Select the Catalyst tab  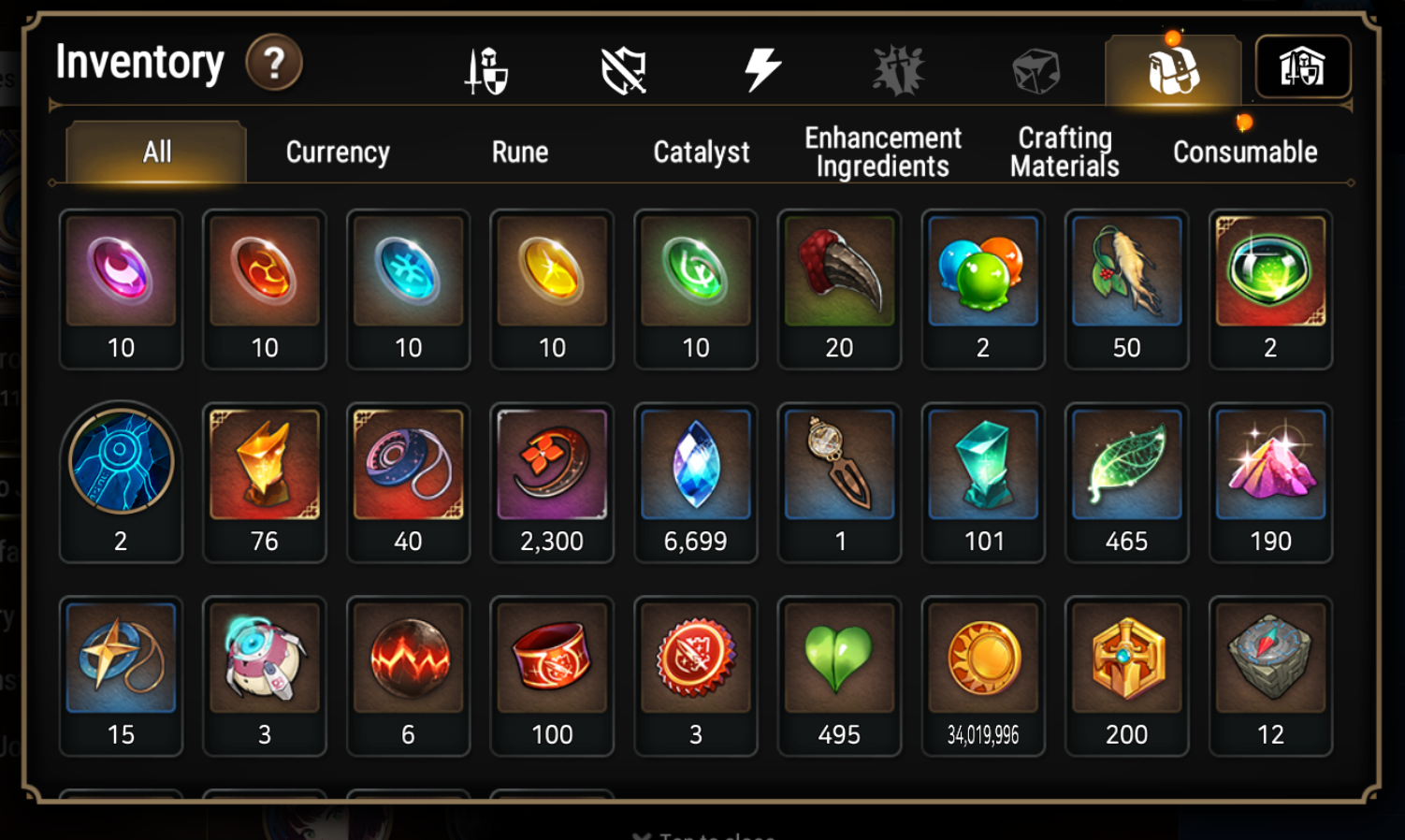701,152
